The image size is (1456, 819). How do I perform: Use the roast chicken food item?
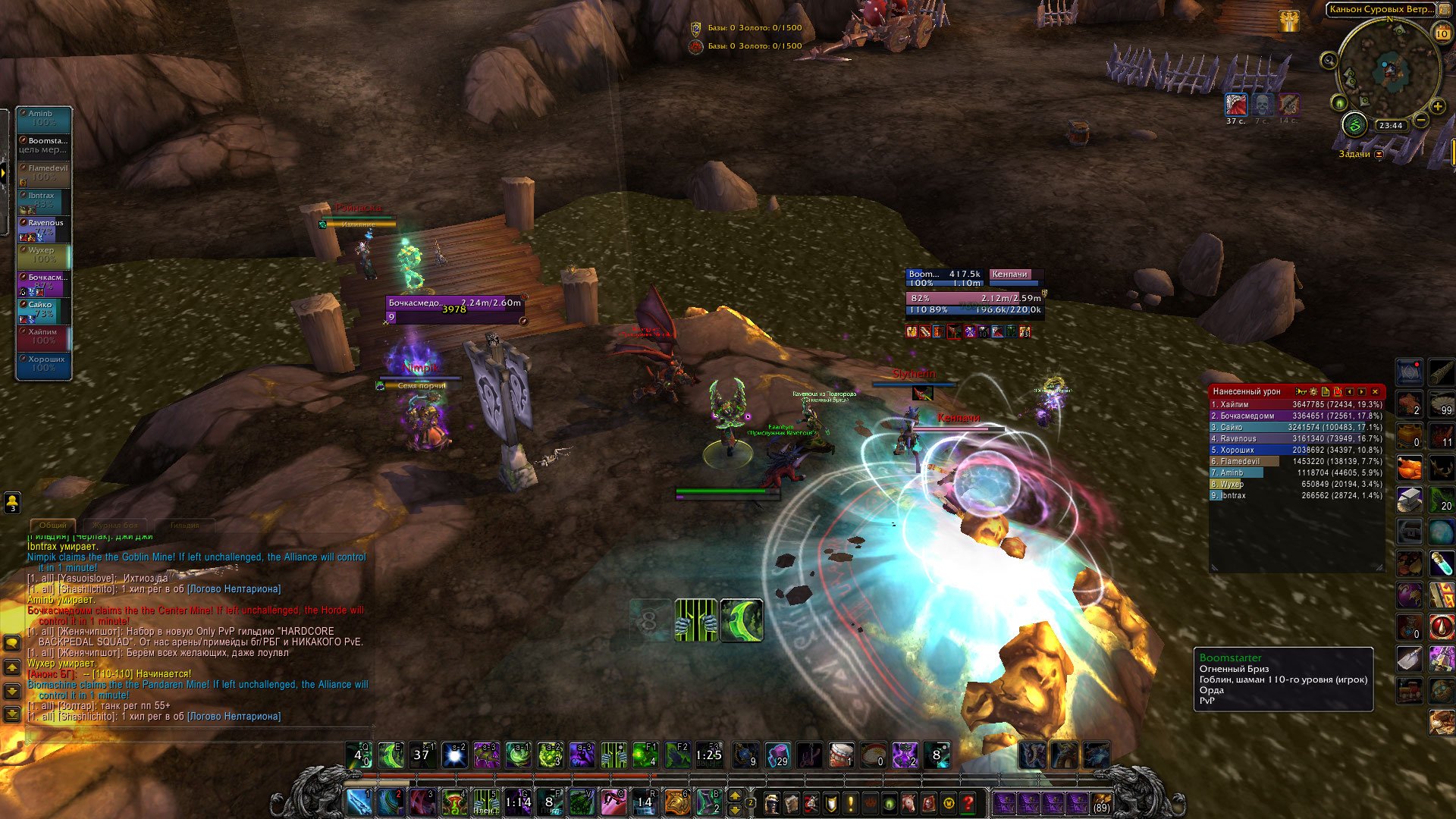pos(1410,468)
